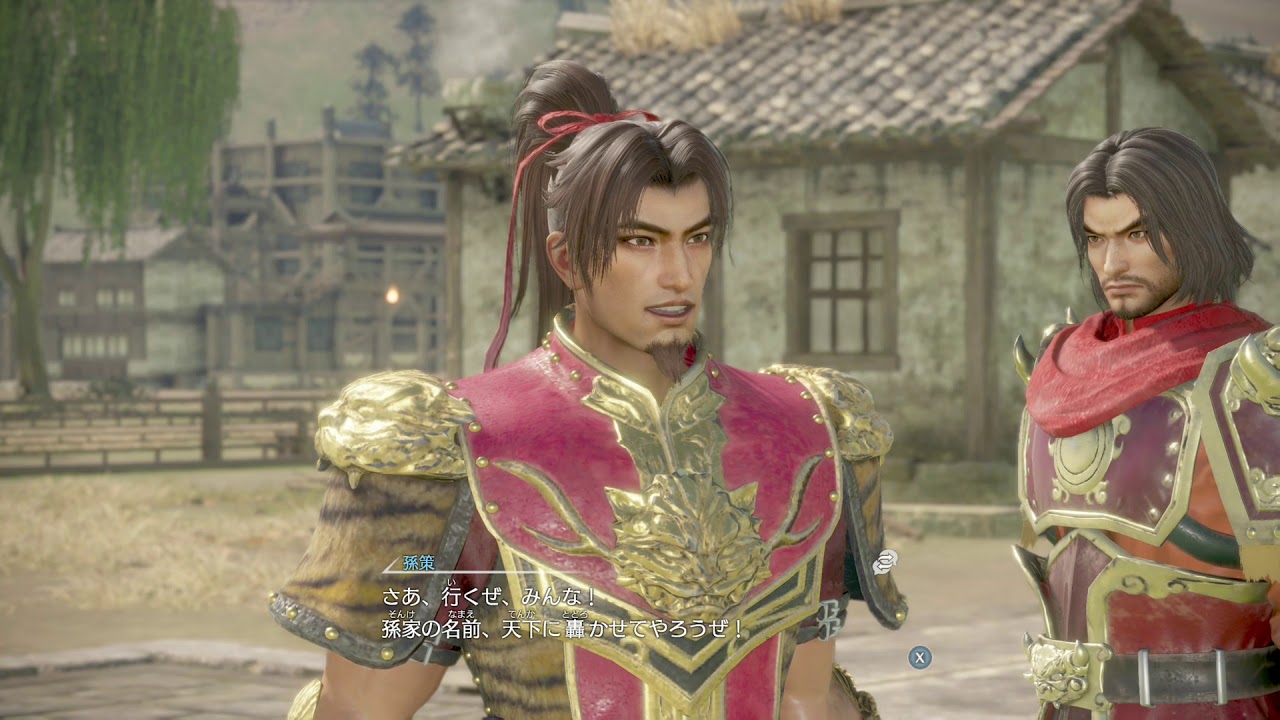1280x720 pixels.
Task: Select the circular X advance indicator
Action: click(918, 657)
